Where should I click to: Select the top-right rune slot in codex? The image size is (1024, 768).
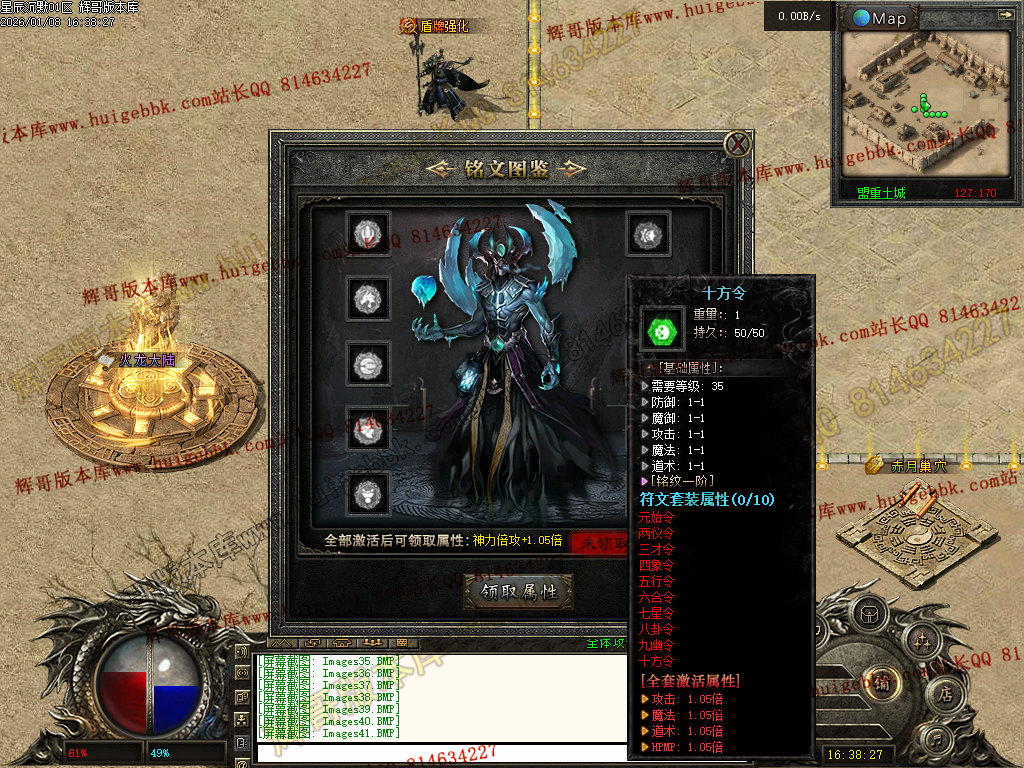[645, 234]
